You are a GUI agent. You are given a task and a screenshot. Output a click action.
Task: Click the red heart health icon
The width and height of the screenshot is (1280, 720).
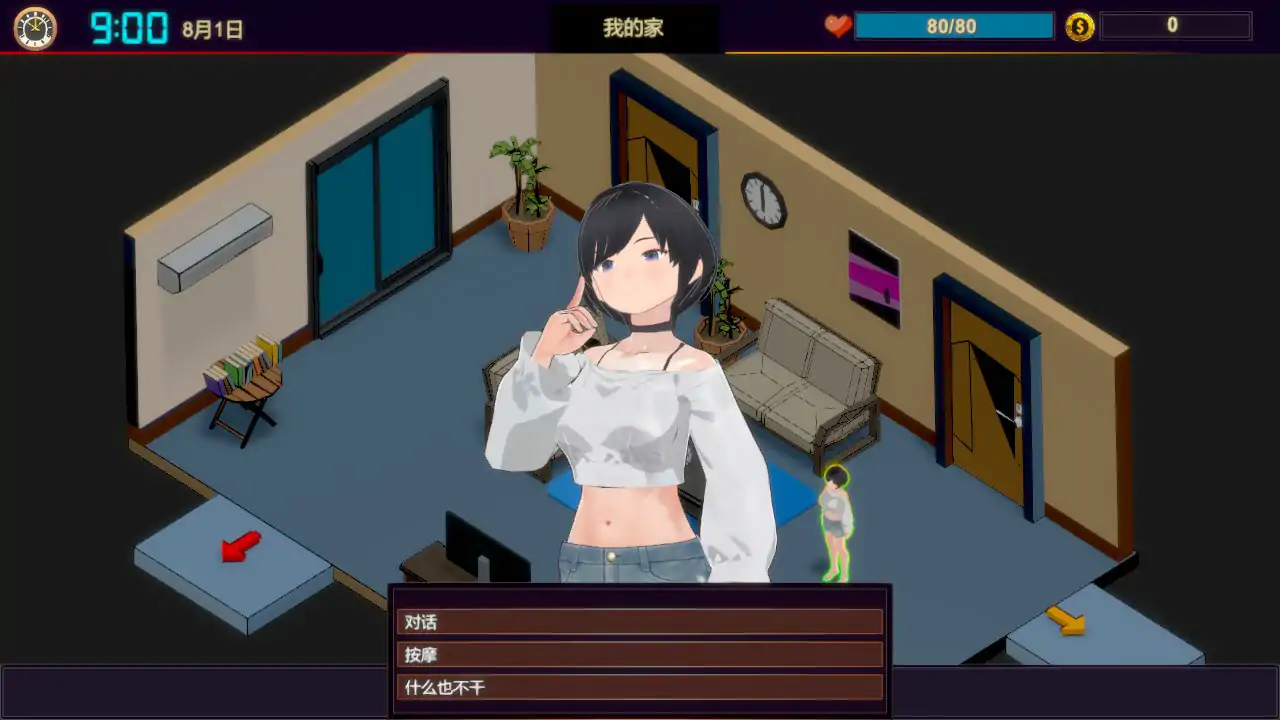(x=838, y=25)
